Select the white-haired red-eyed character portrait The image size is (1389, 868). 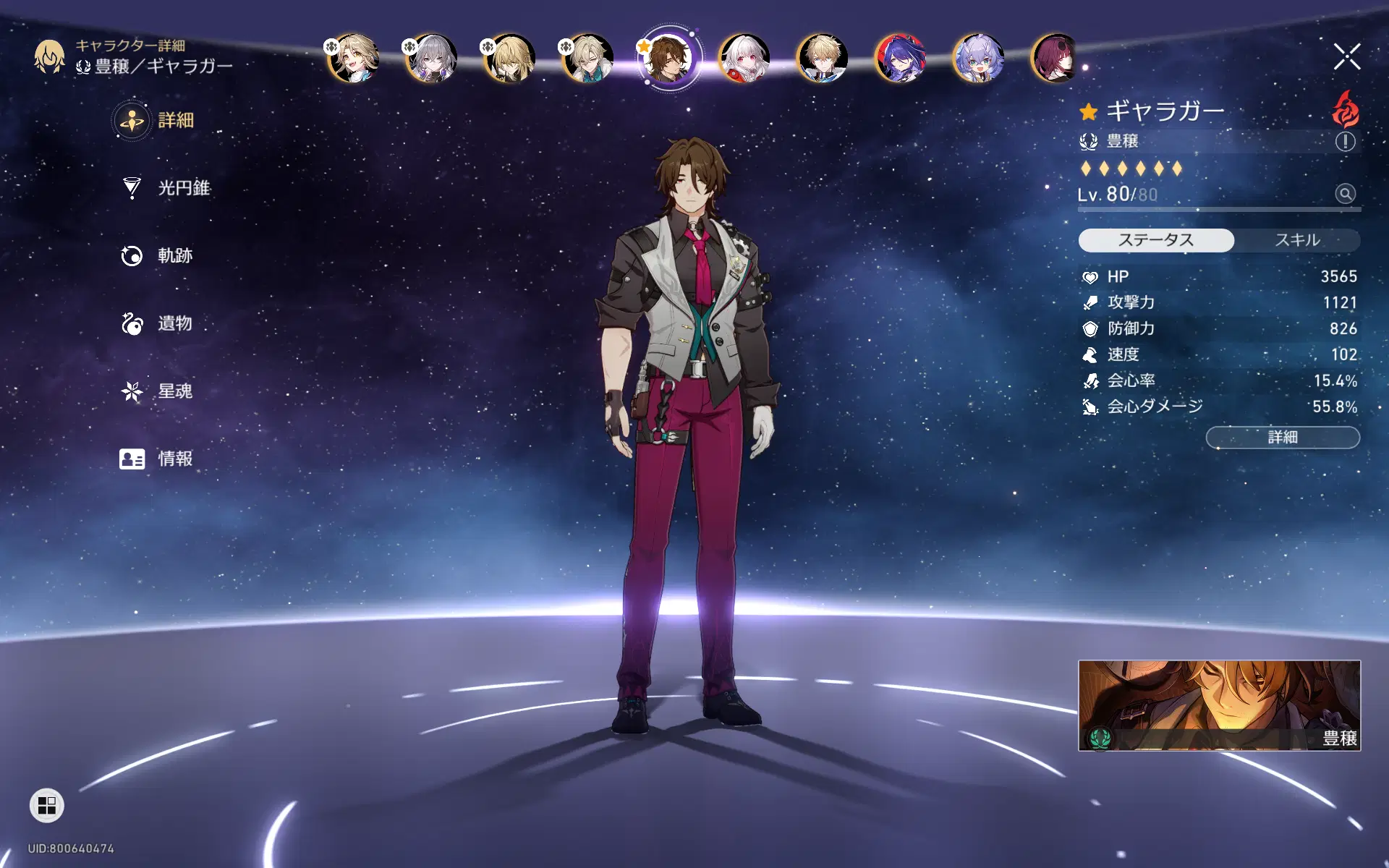pyautogui.click(x=744, y=58)
